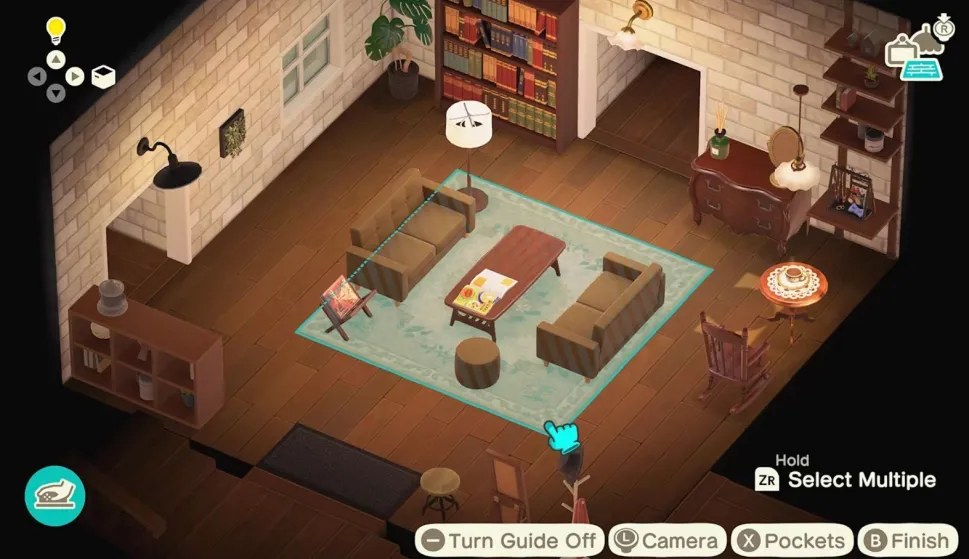Choose the Select Multiple option
969x559 pixels.
(846, 479)
